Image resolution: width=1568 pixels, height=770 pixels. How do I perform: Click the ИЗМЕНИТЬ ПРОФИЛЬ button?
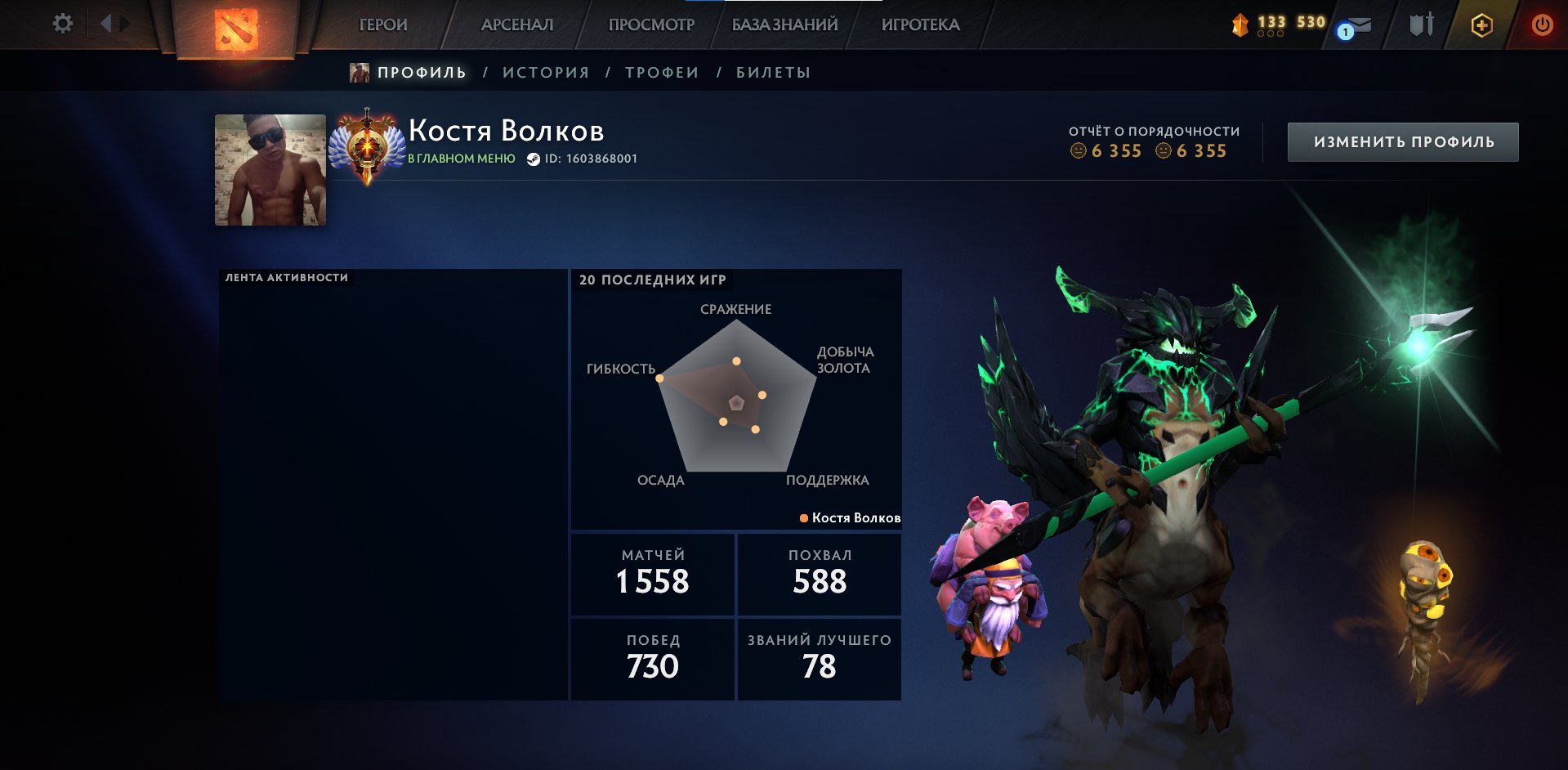(1402, 141)
